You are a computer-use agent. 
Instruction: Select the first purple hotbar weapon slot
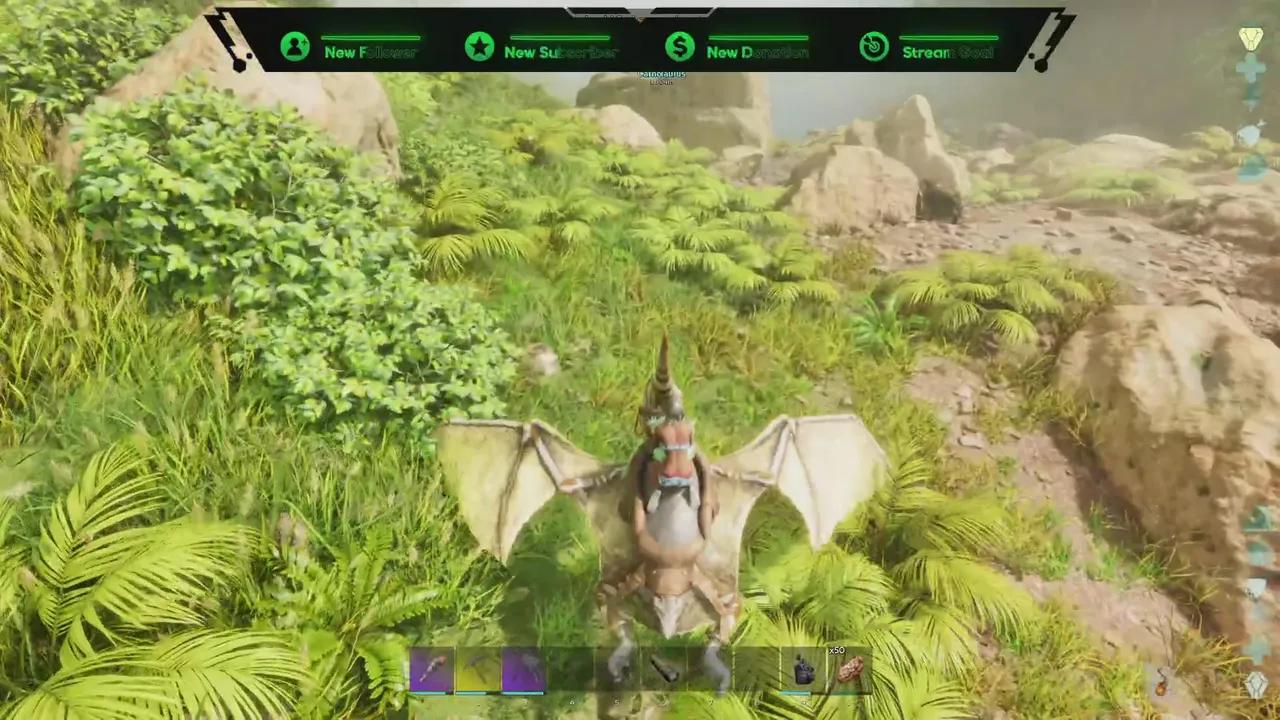pos(432,669)
